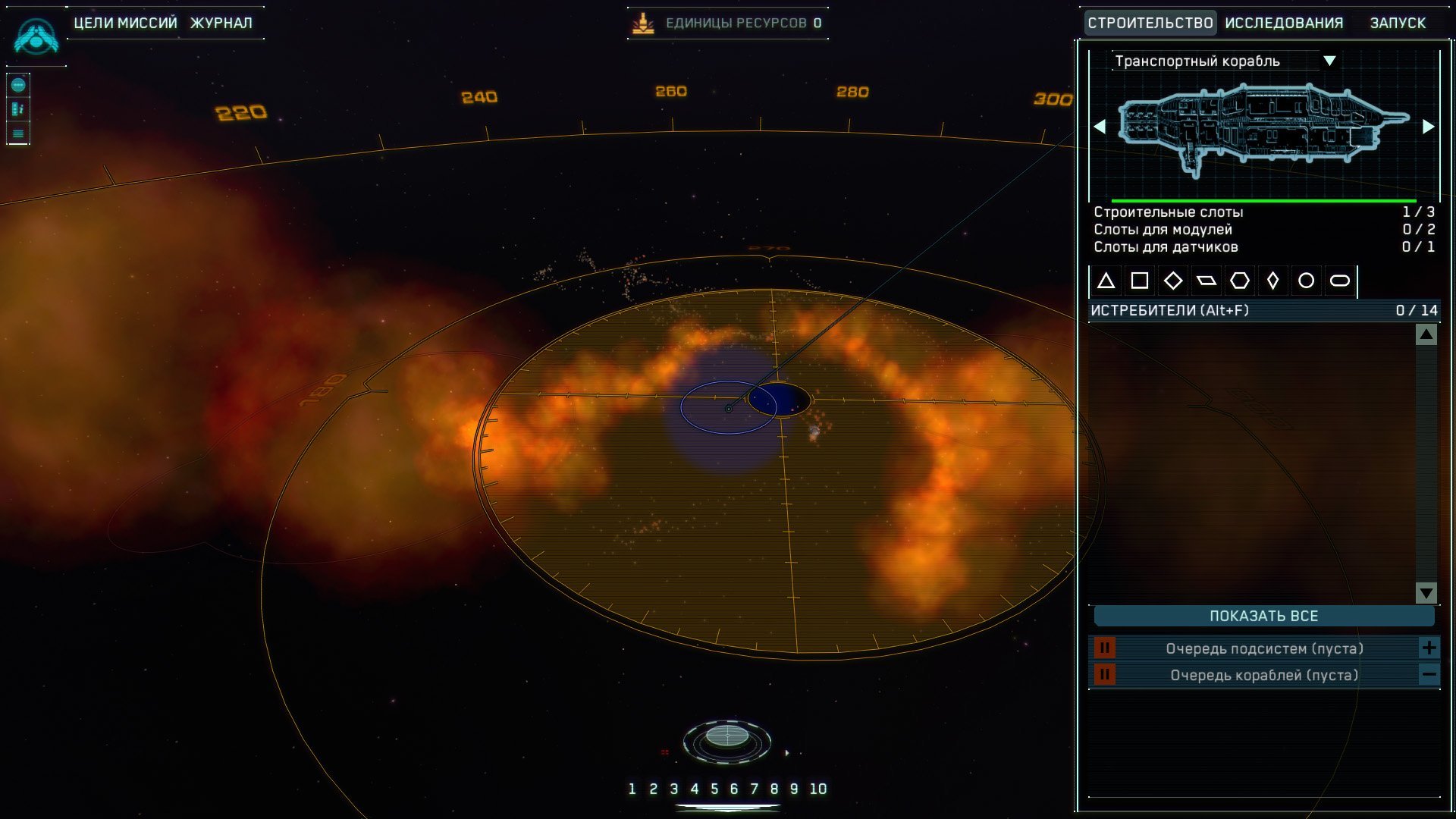Screen dimensions: 1456x819
Task: Expand the subsystem queue with plus button
Action: click(1429, 648)
